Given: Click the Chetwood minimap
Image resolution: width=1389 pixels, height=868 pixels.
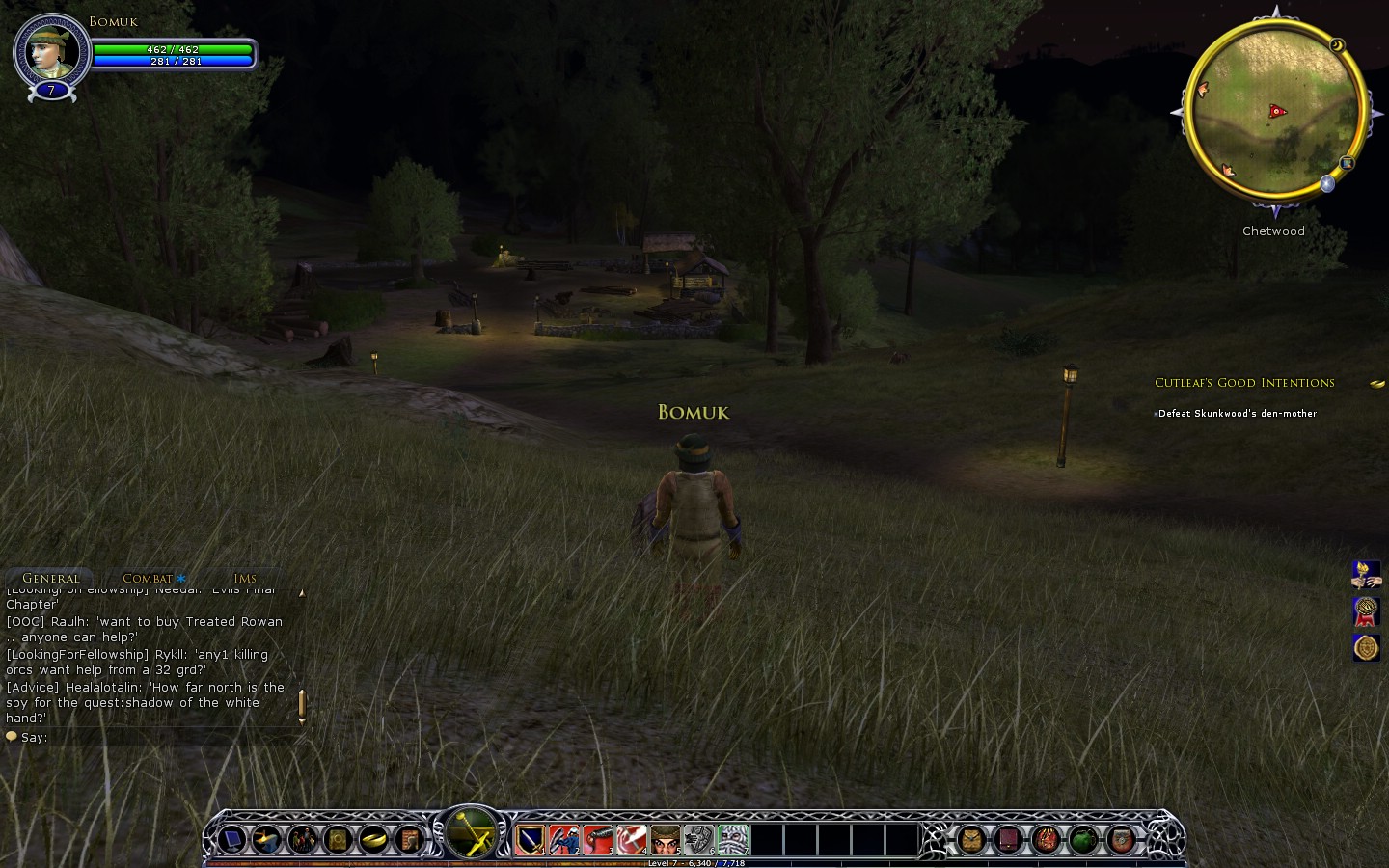Looking at the screenshot, I should (x=1275, y=111).
